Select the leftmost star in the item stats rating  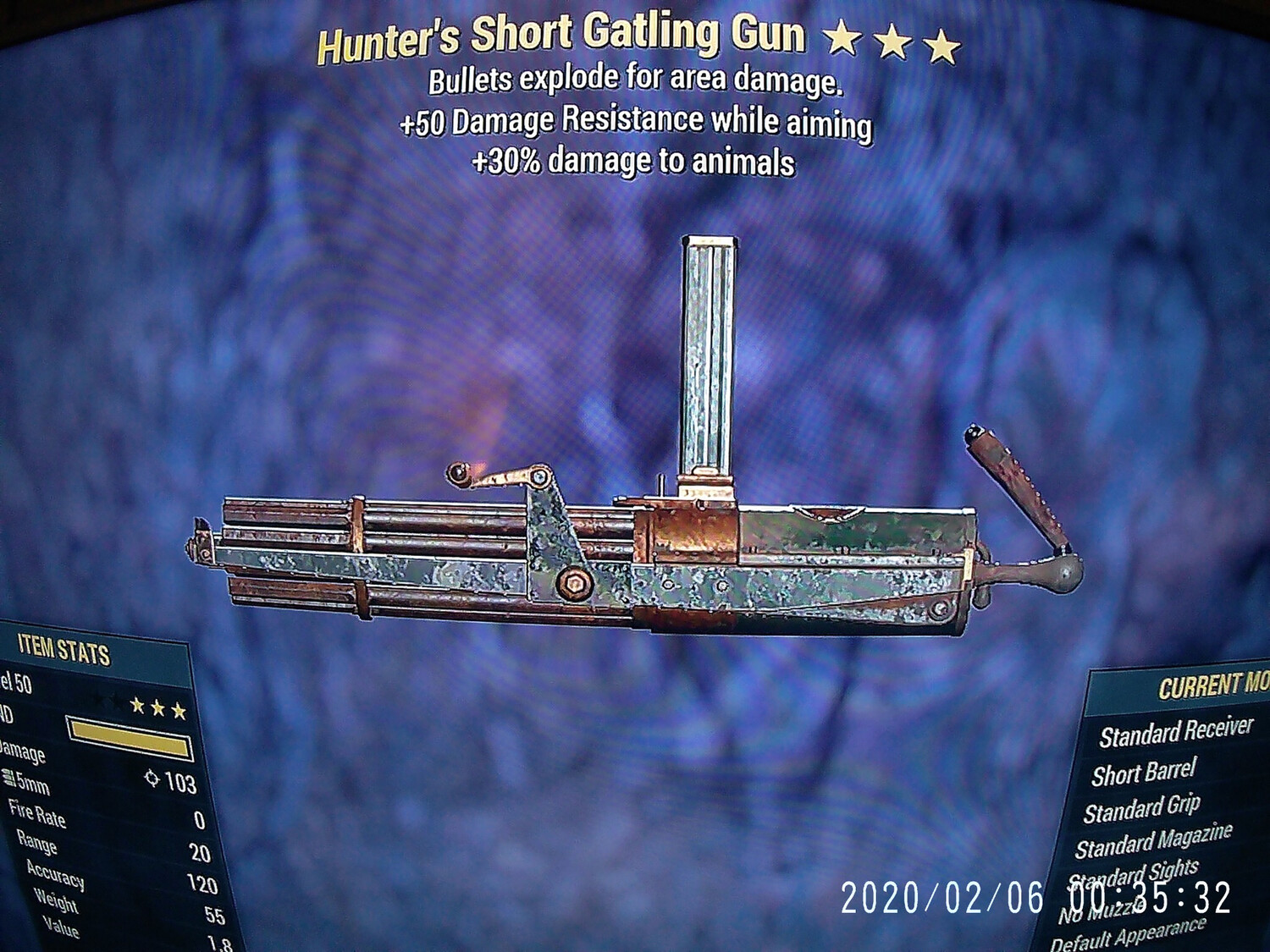coord(140,705)
